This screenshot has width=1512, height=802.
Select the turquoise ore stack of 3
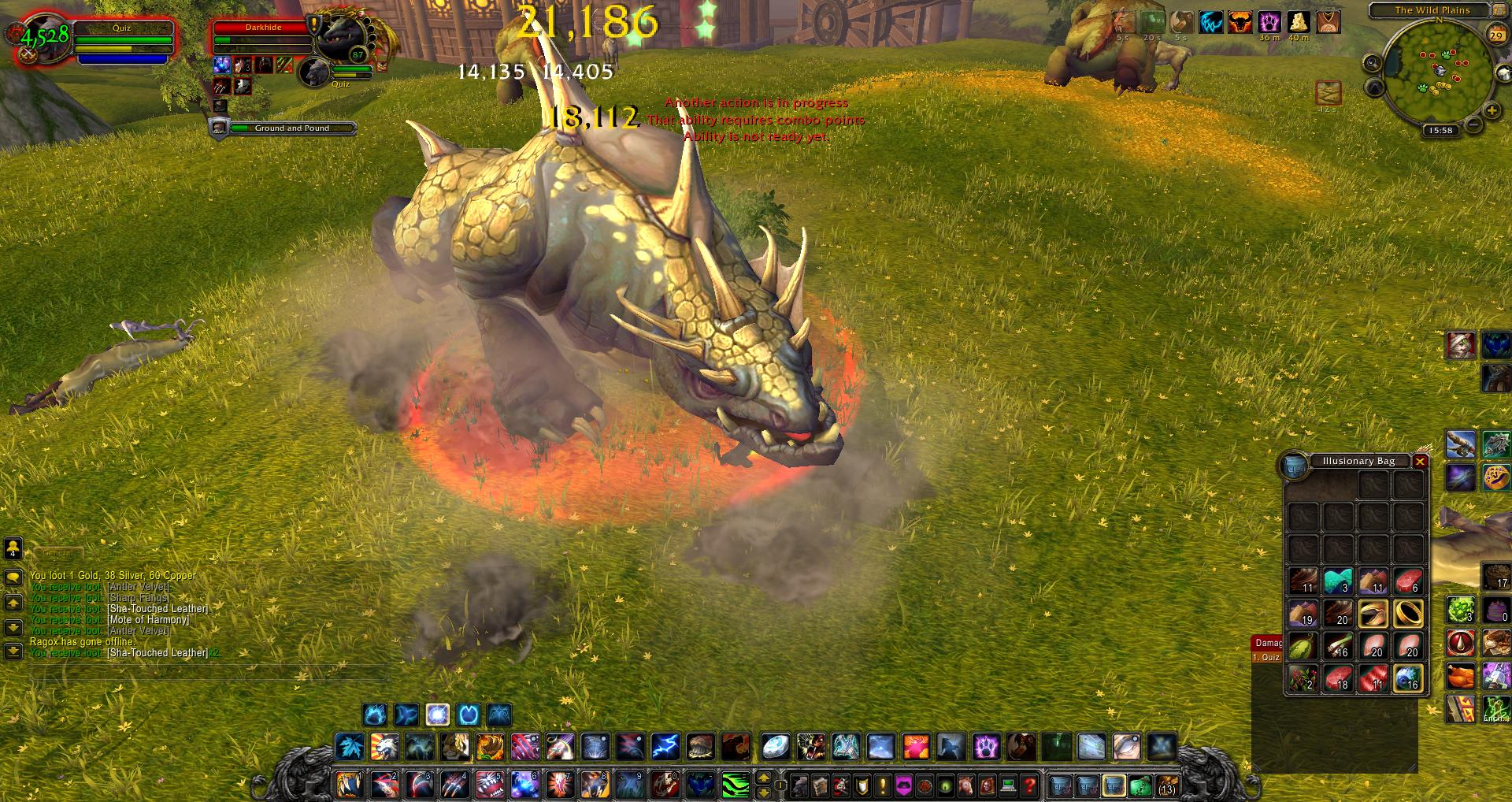1338,581
